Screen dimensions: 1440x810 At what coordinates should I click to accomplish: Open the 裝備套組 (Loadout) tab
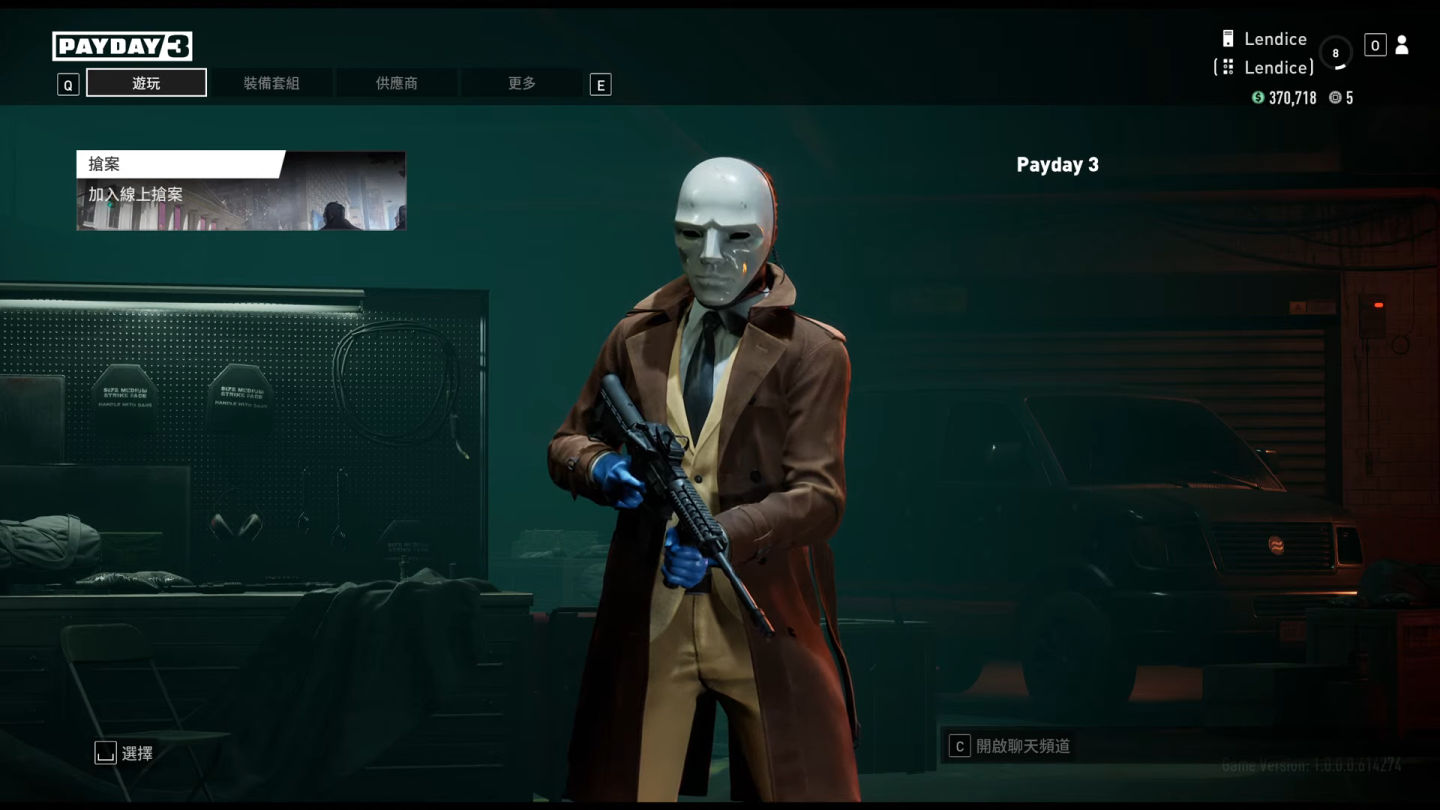(x=271, y=83)
